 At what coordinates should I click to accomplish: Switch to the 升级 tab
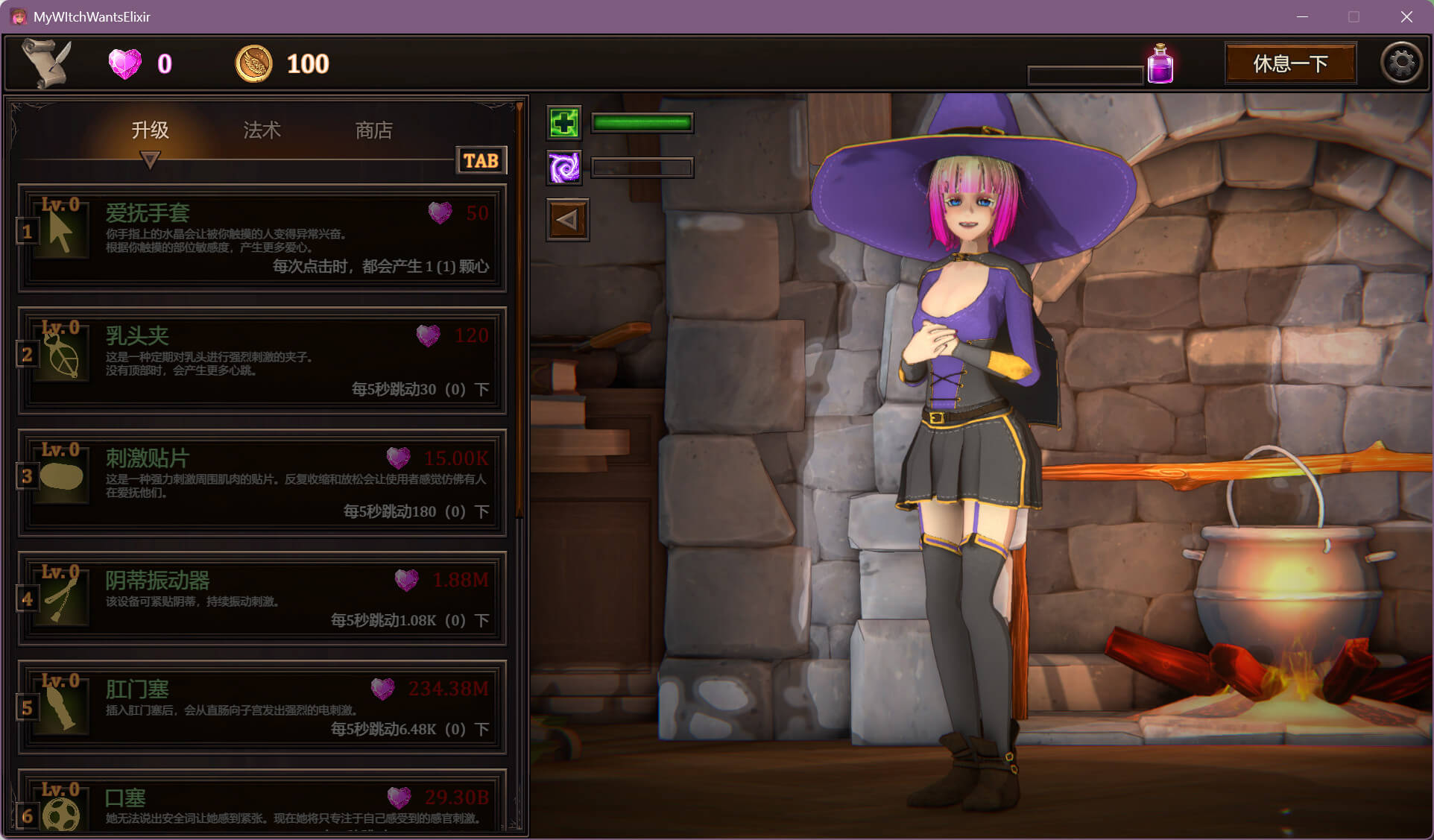point(150,130)
